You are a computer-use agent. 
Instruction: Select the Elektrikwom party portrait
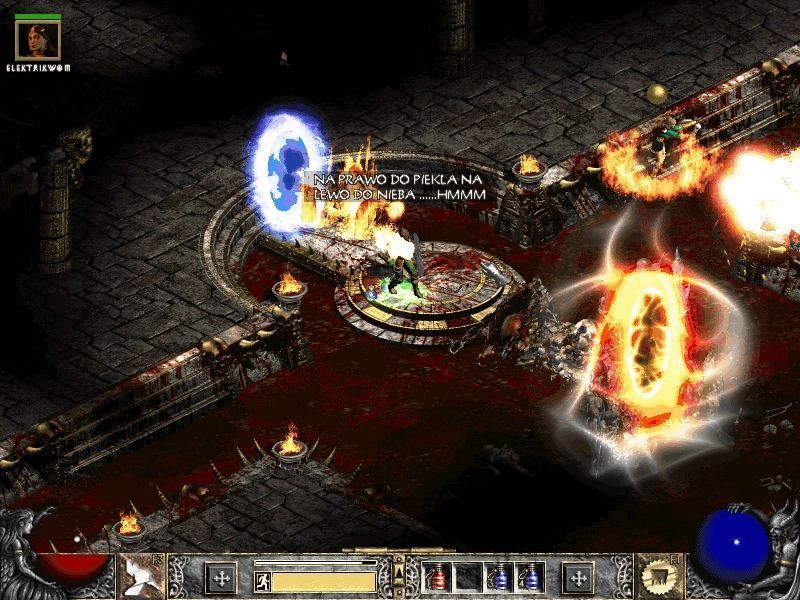coord(38,38)
